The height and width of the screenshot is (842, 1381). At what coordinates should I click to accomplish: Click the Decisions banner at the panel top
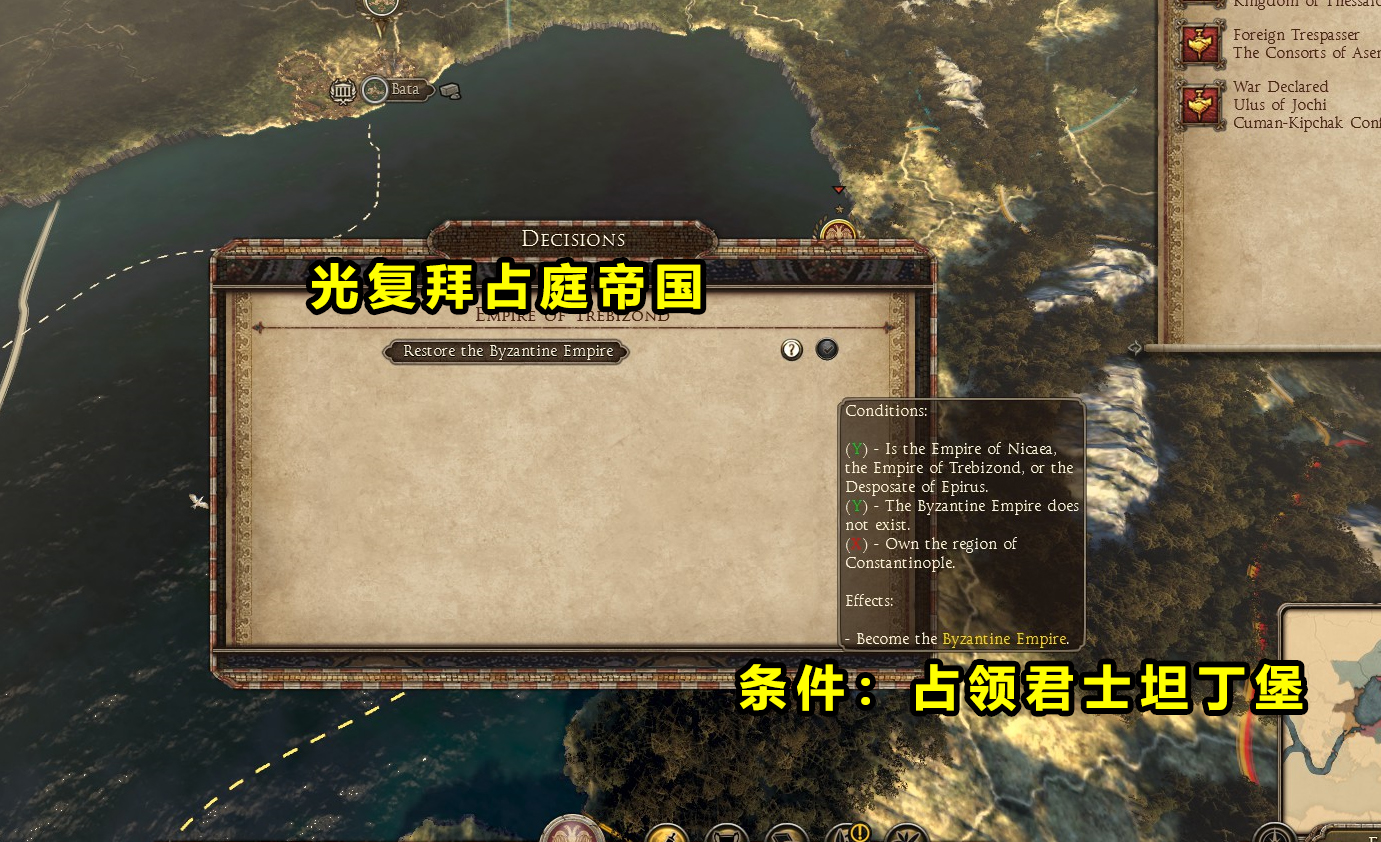(573, 238)
